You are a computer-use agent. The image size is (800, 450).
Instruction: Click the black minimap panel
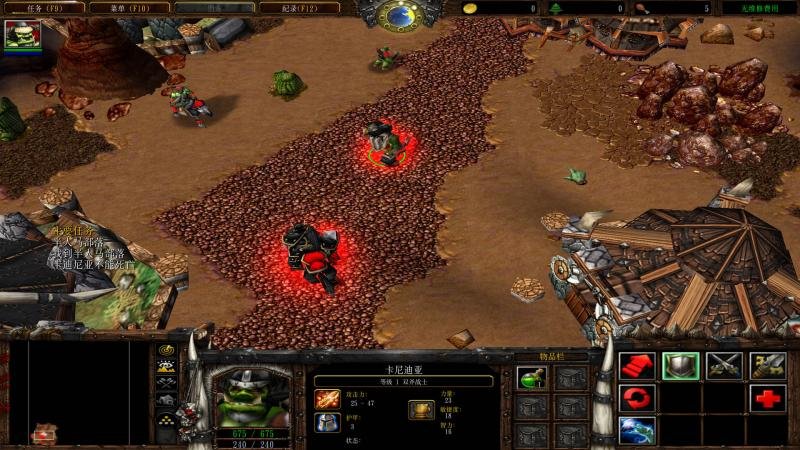coord(88,390)
